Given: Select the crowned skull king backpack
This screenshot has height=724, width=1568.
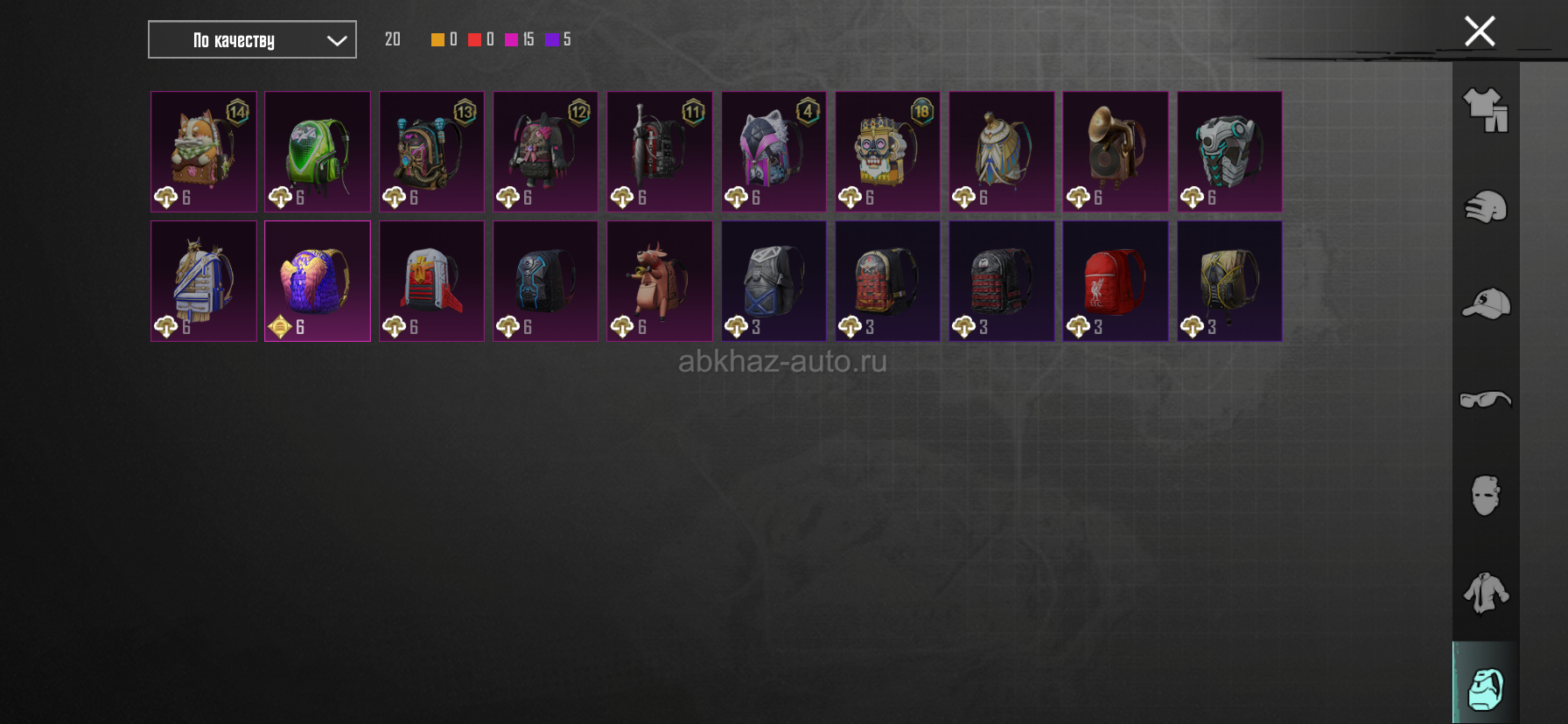Looking at the screenshot, I should click(887, 151).
